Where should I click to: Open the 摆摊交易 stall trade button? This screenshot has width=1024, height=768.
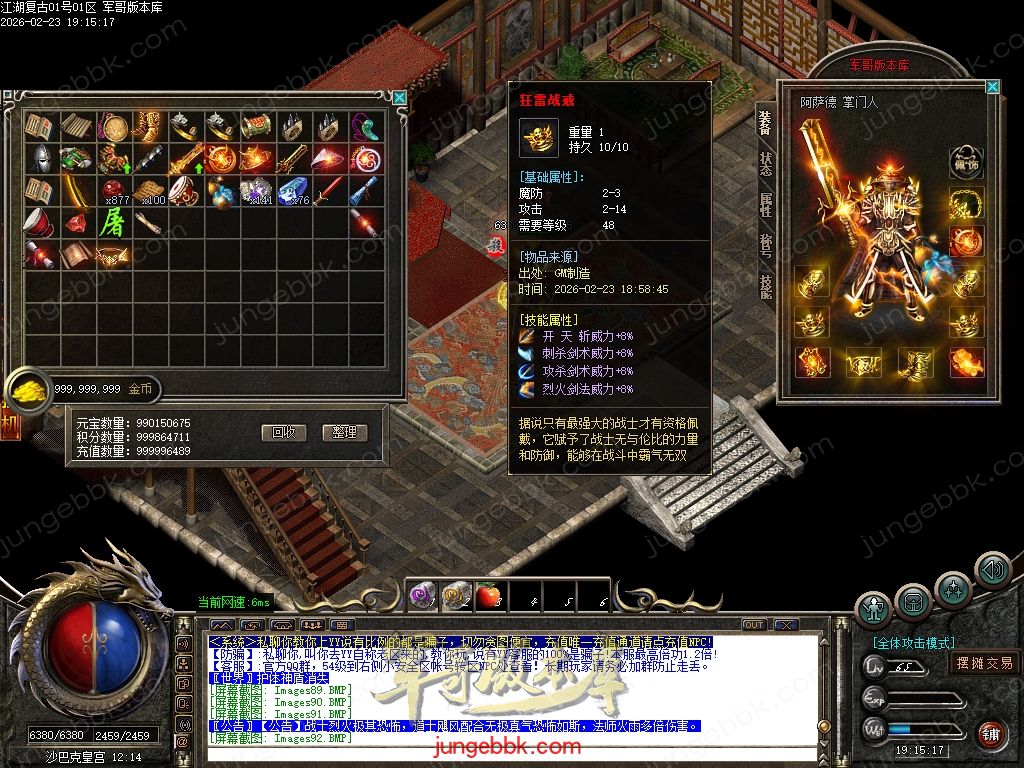pos(984,663)
